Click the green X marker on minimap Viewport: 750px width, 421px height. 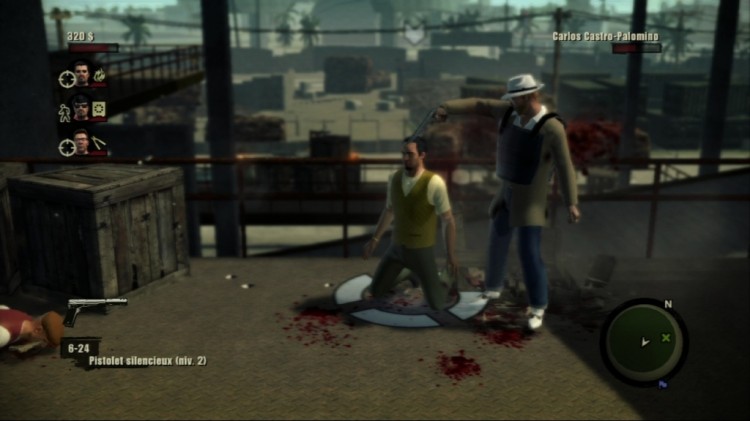[665, 337]
